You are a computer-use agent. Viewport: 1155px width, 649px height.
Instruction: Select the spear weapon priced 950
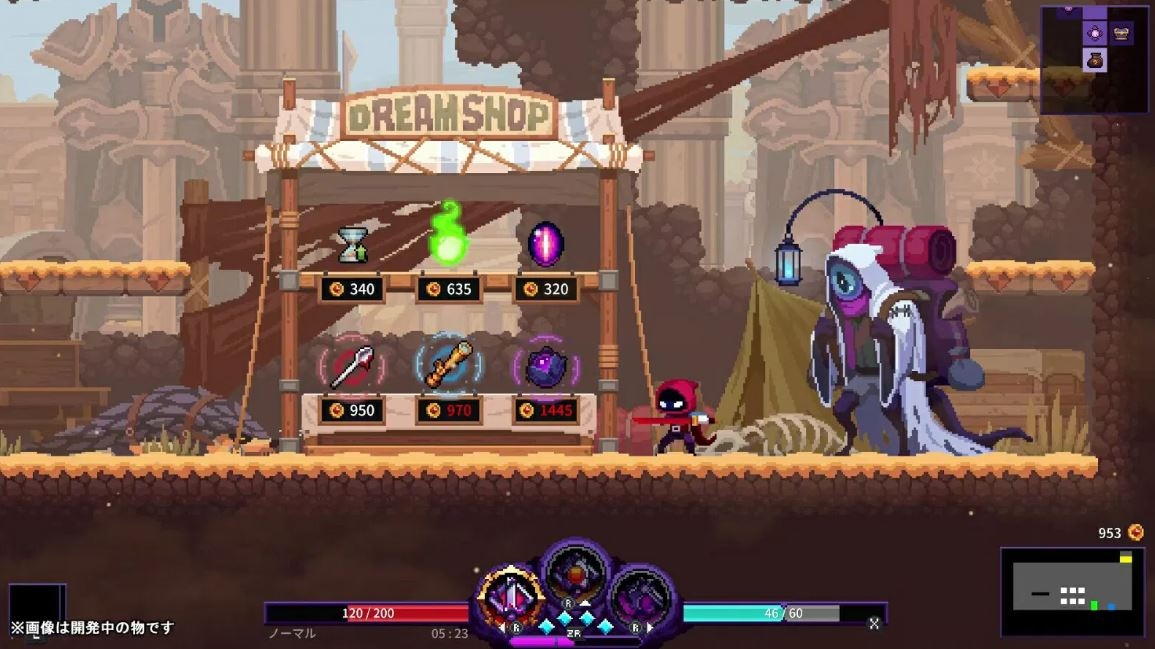click(351, 366)
